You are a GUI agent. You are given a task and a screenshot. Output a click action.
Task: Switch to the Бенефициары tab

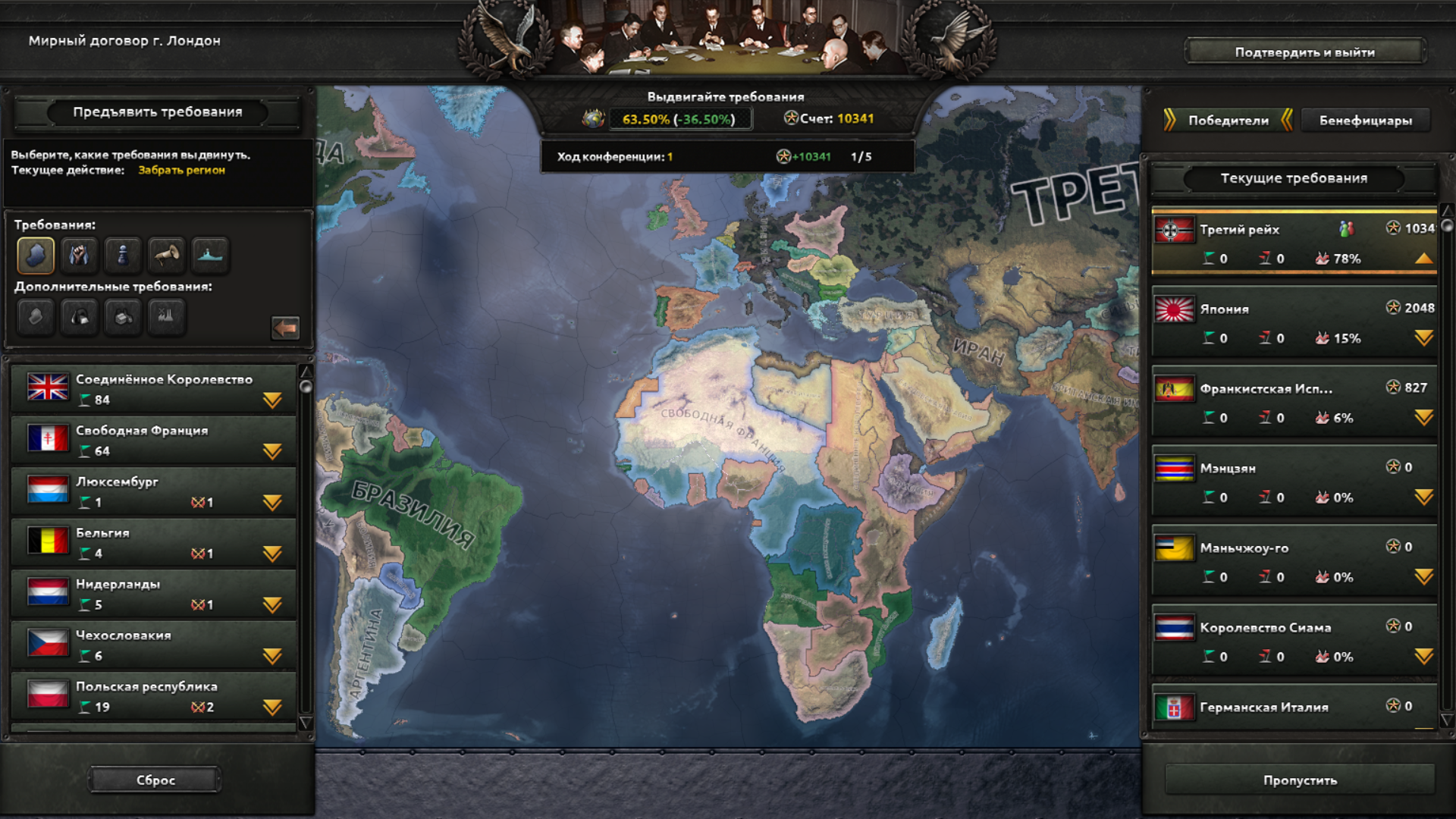coord(1365,121)
